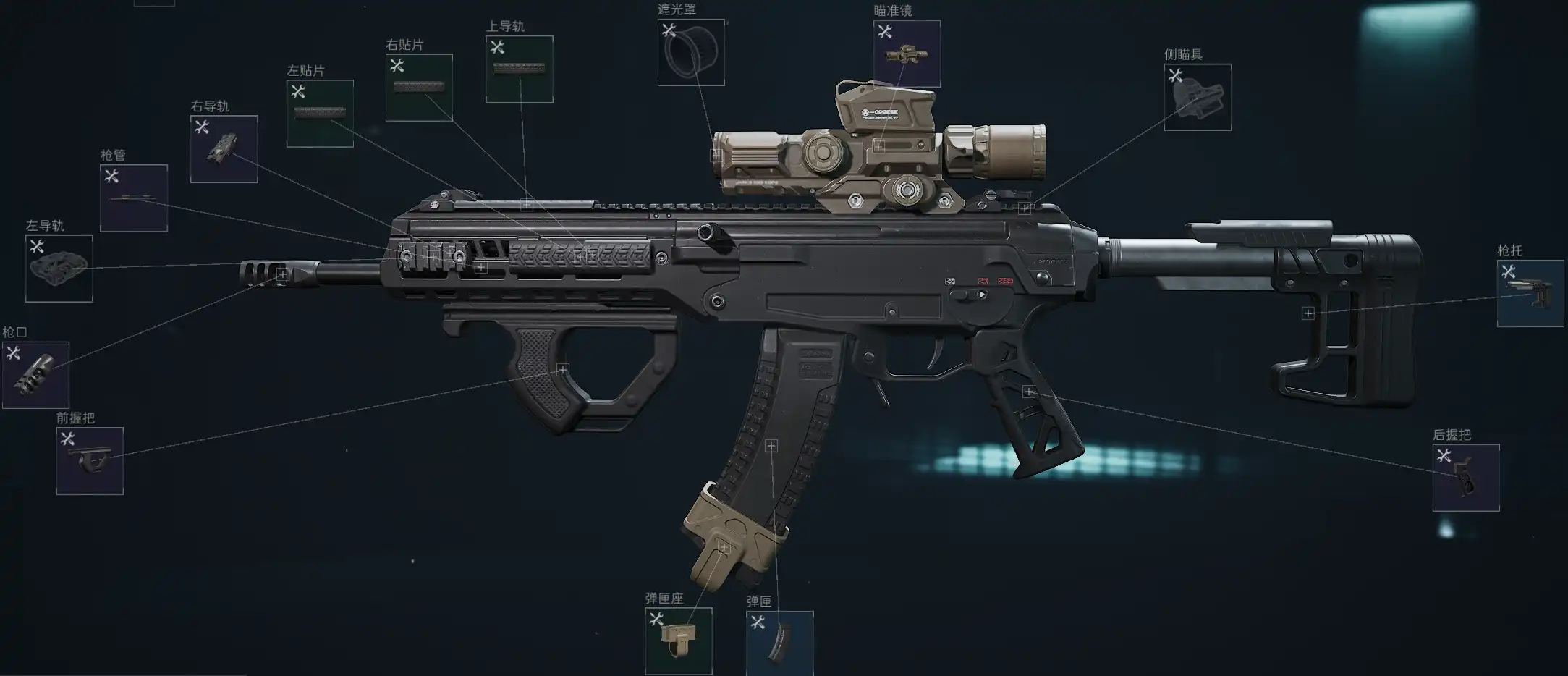Open the 右导轨 right rail slot
Image resolution: width=1568 pixels, height=676 pixels.
pyautogui.click(x=224, y=149)
